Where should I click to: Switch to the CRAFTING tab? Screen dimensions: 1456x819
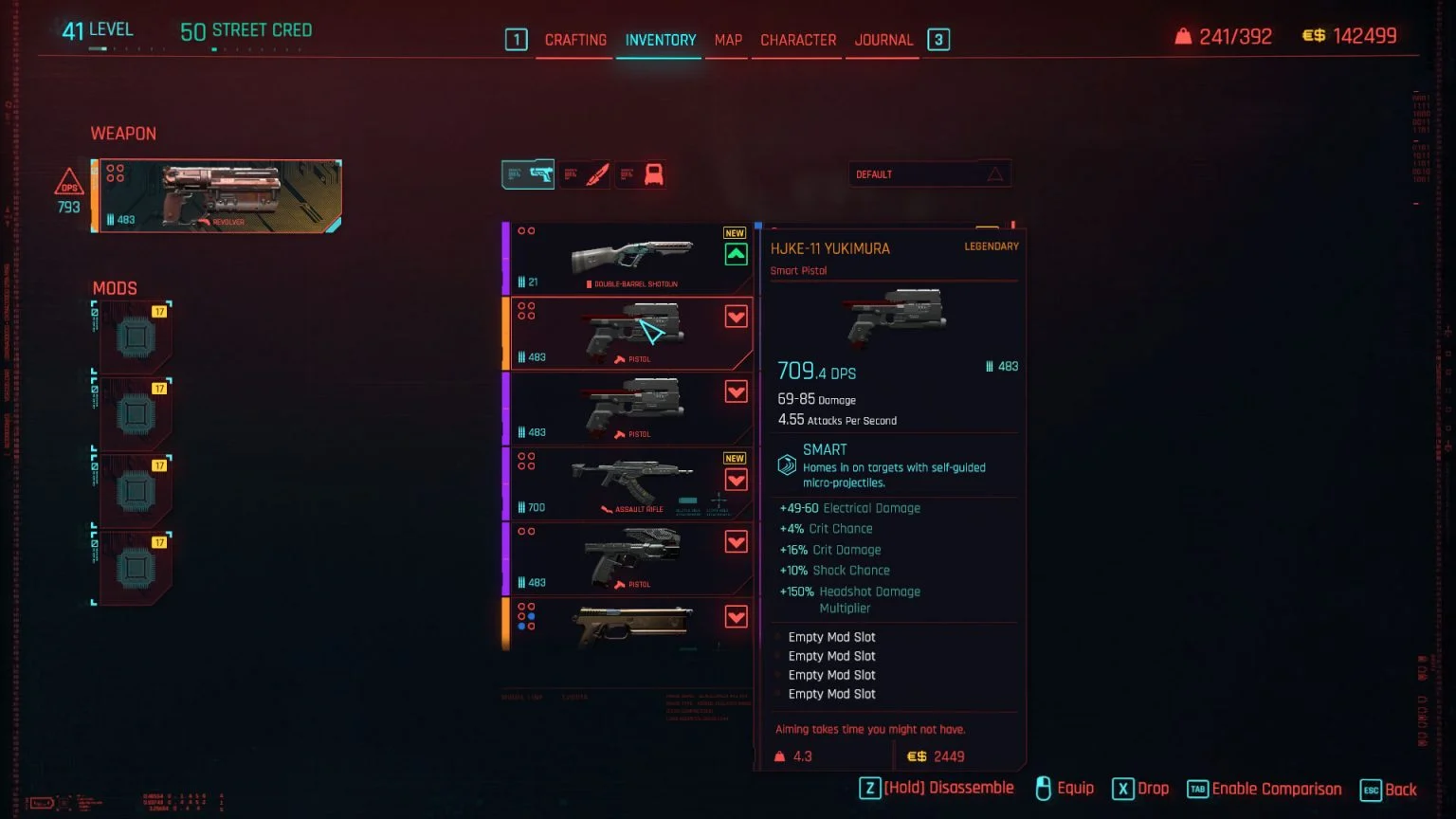tap(574, 39)
